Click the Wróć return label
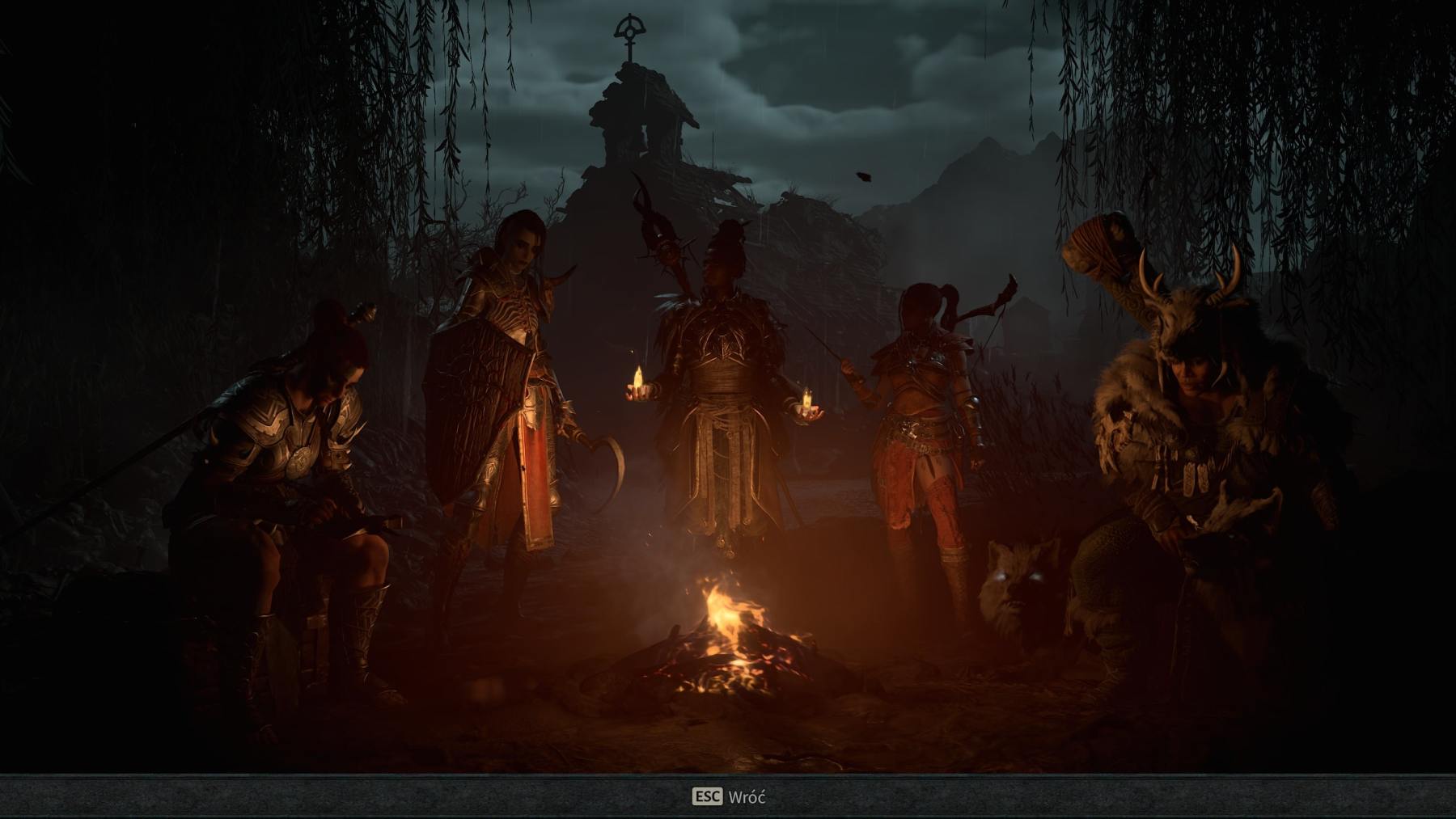 [x=751, y=796]
